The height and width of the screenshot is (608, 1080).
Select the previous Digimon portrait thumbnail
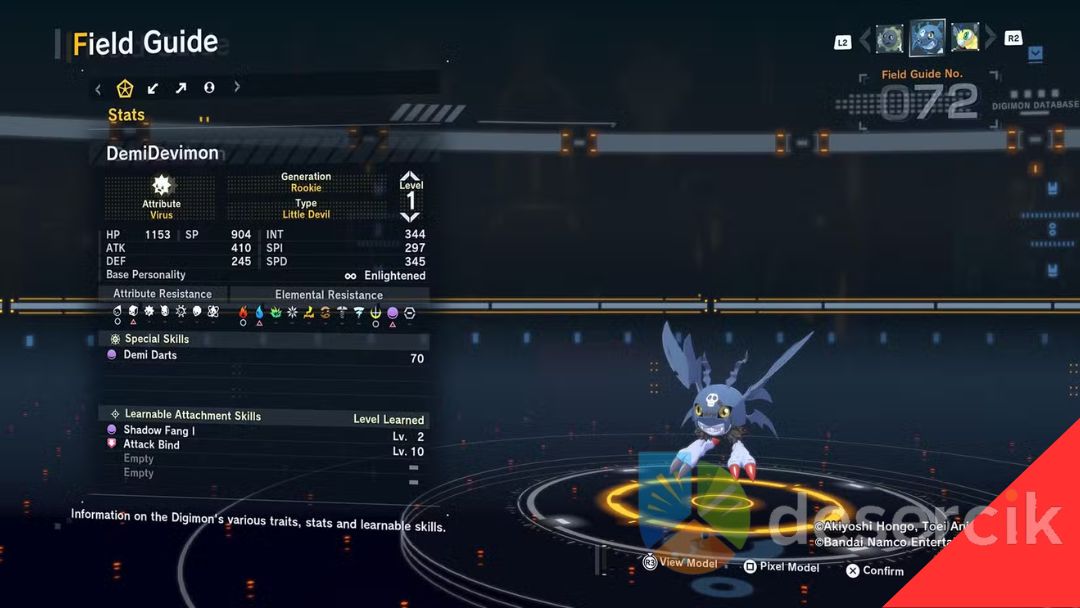[890, 39]
